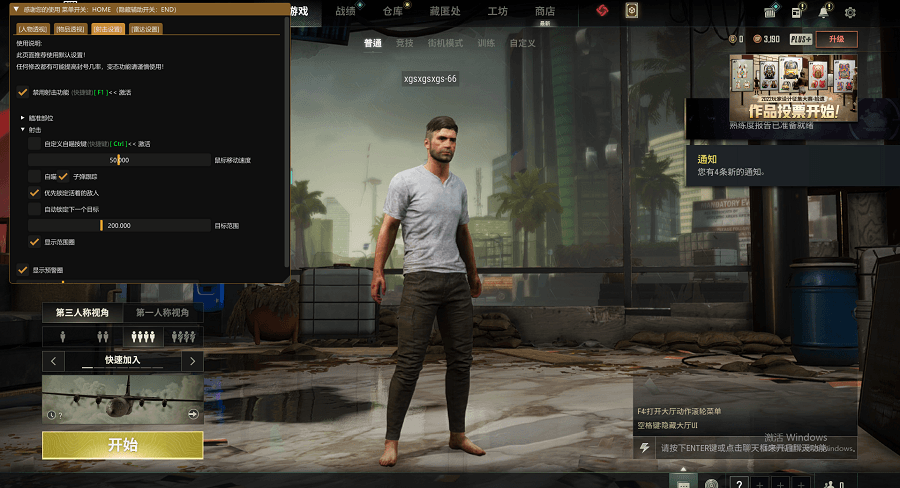Open the 战绩 career tab

pyautogui.click(x=345, y=12)
